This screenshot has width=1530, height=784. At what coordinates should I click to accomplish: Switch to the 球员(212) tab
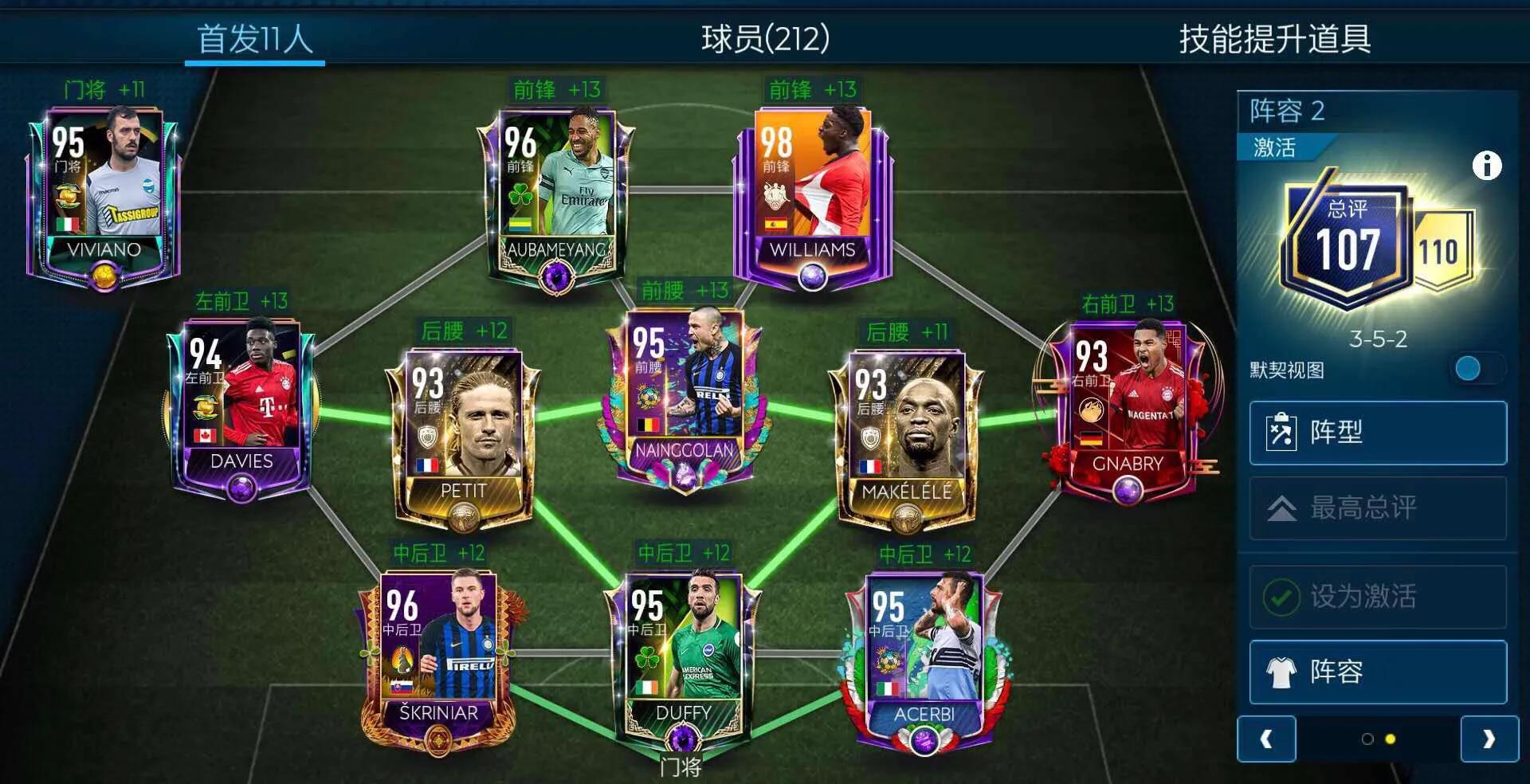pos(765,38)
